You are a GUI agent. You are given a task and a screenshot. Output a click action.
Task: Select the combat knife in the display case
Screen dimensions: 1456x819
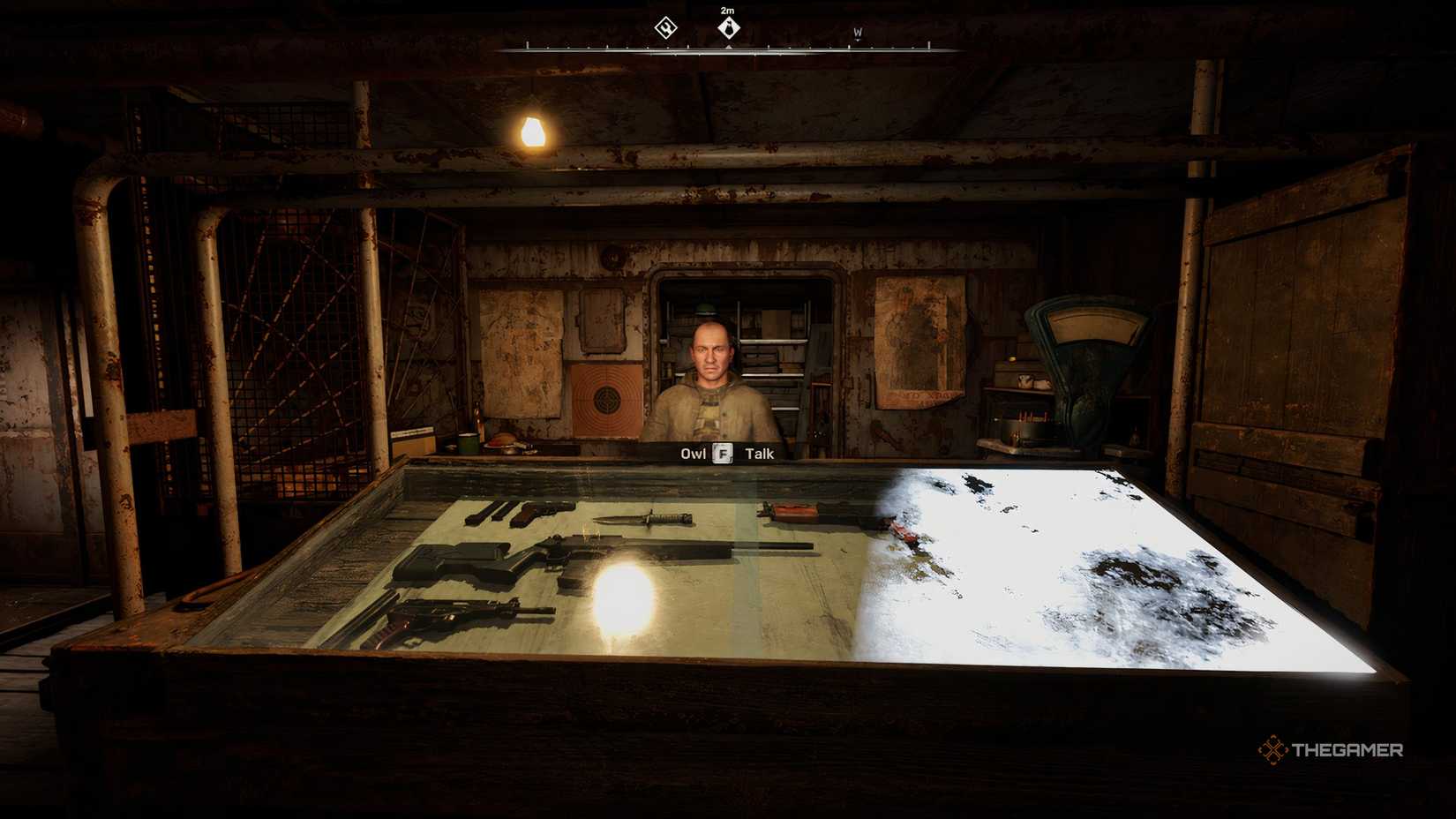[647, 518]
